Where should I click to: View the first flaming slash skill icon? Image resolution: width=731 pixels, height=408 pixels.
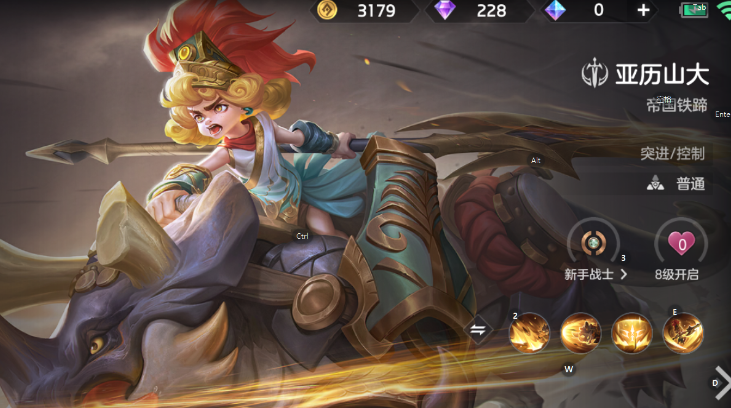tap(529, 333)
